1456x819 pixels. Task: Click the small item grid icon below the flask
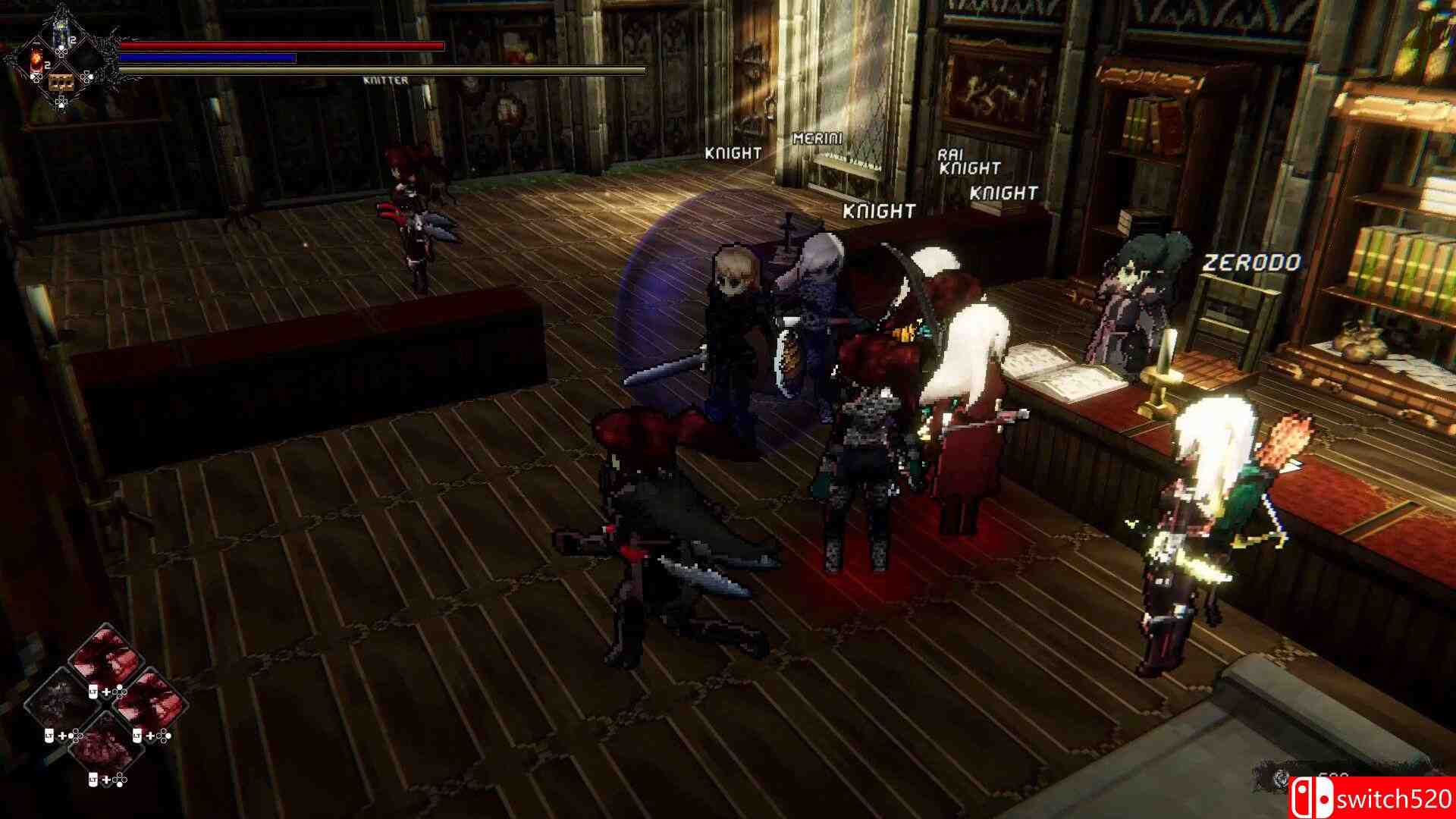tap(61, 83)
